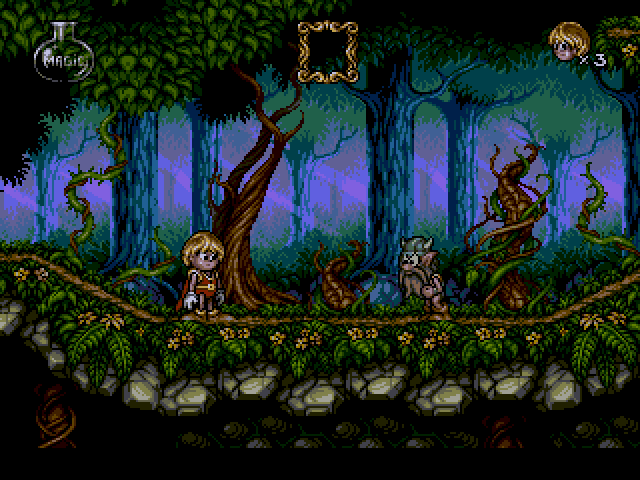Viewport: 640px width, 480px height.
Task: Select the empty golden item frame
Action: pyautogui.click(x=327, y=52)
